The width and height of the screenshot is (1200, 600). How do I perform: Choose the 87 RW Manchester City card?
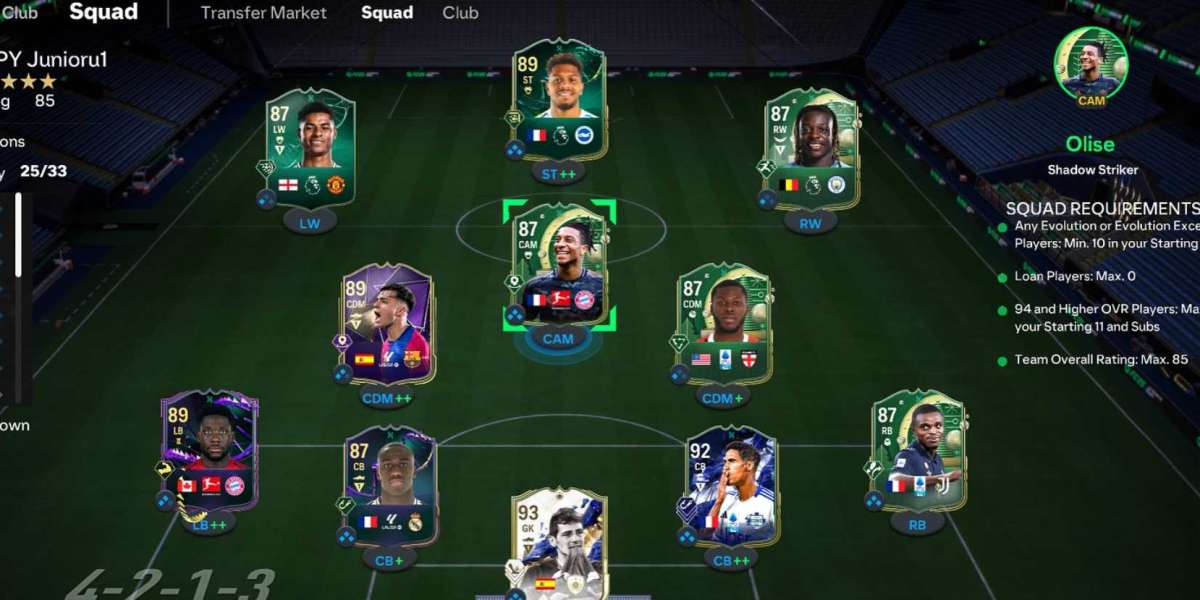[811, 150]
